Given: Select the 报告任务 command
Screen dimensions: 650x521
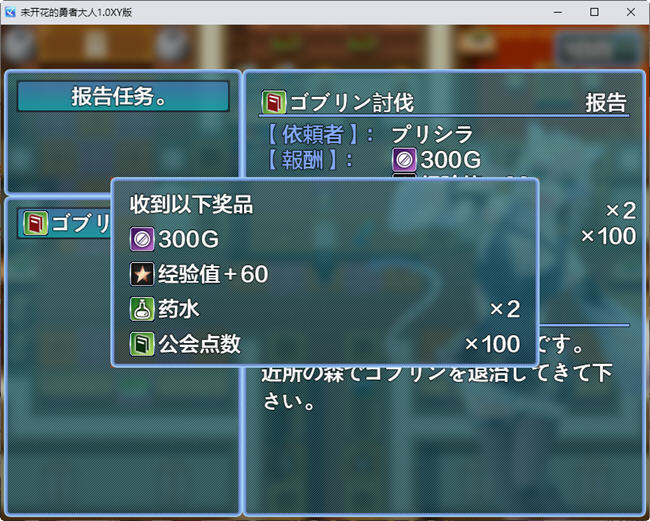Looking at the screenshot, I should (x=123, y=97).
